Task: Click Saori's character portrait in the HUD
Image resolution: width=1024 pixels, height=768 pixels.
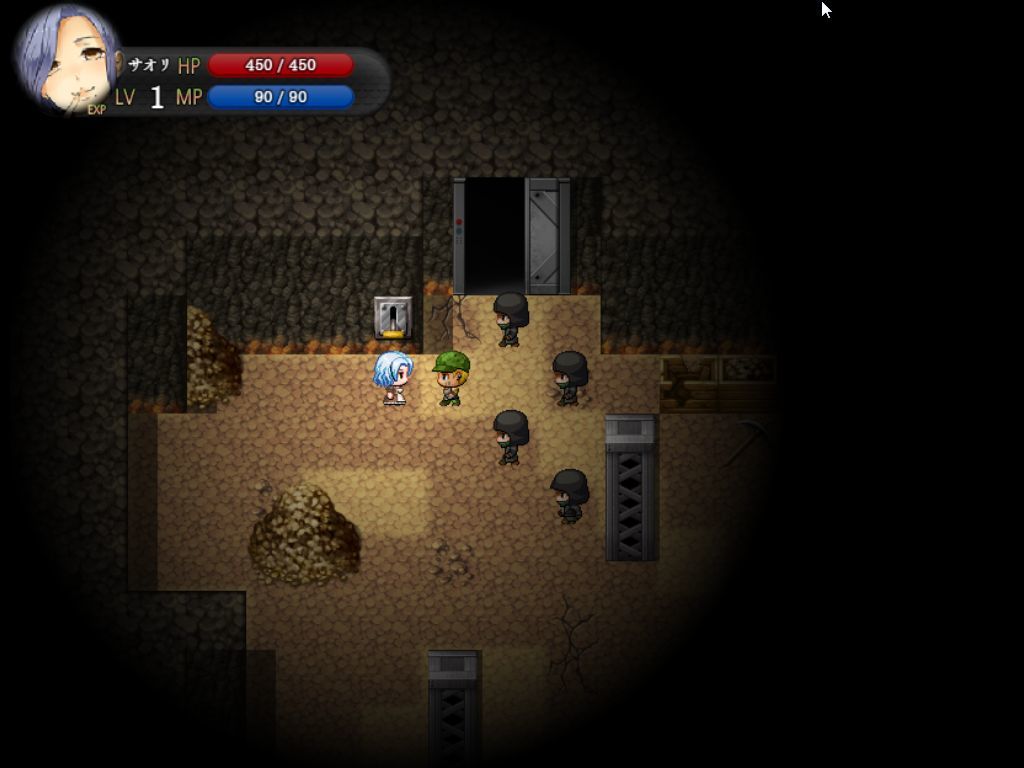Action: click(x=66, y=58)
